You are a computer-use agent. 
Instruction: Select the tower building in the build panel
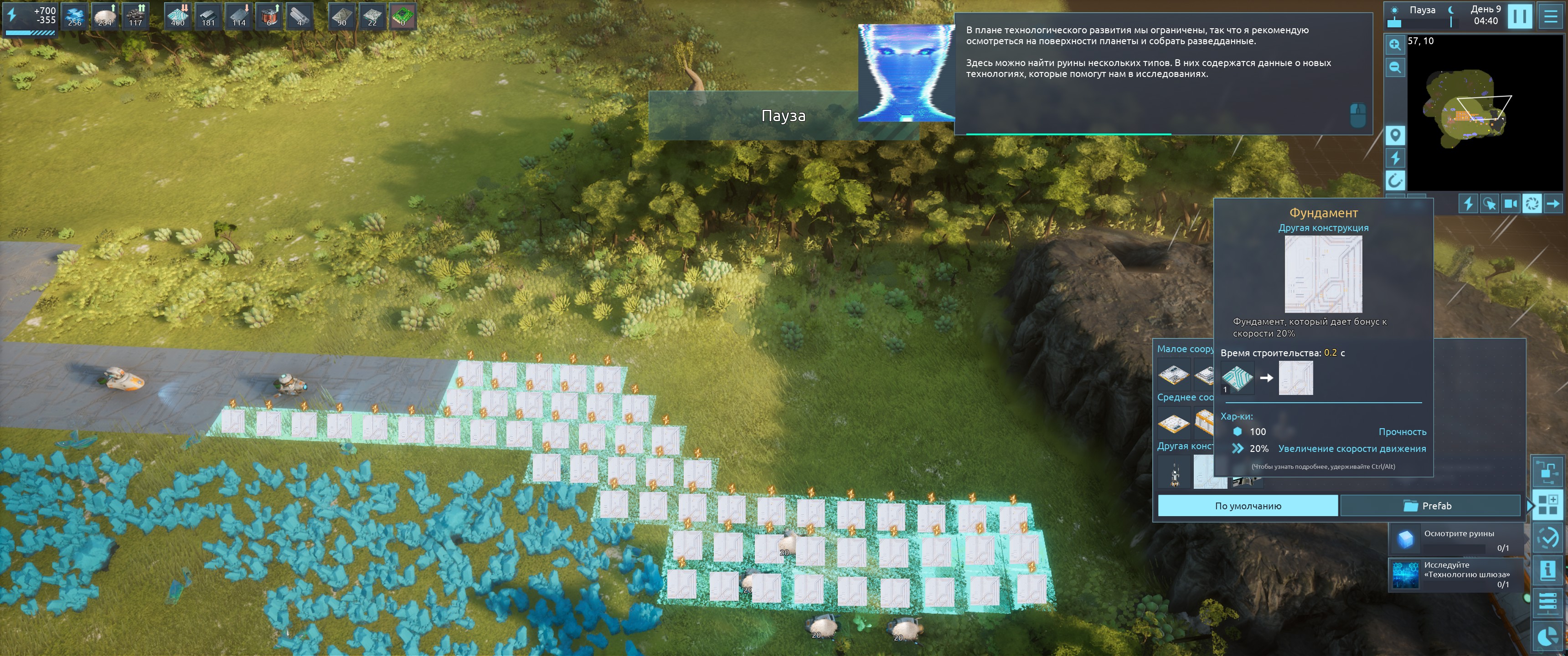(x=1174, y=473)
